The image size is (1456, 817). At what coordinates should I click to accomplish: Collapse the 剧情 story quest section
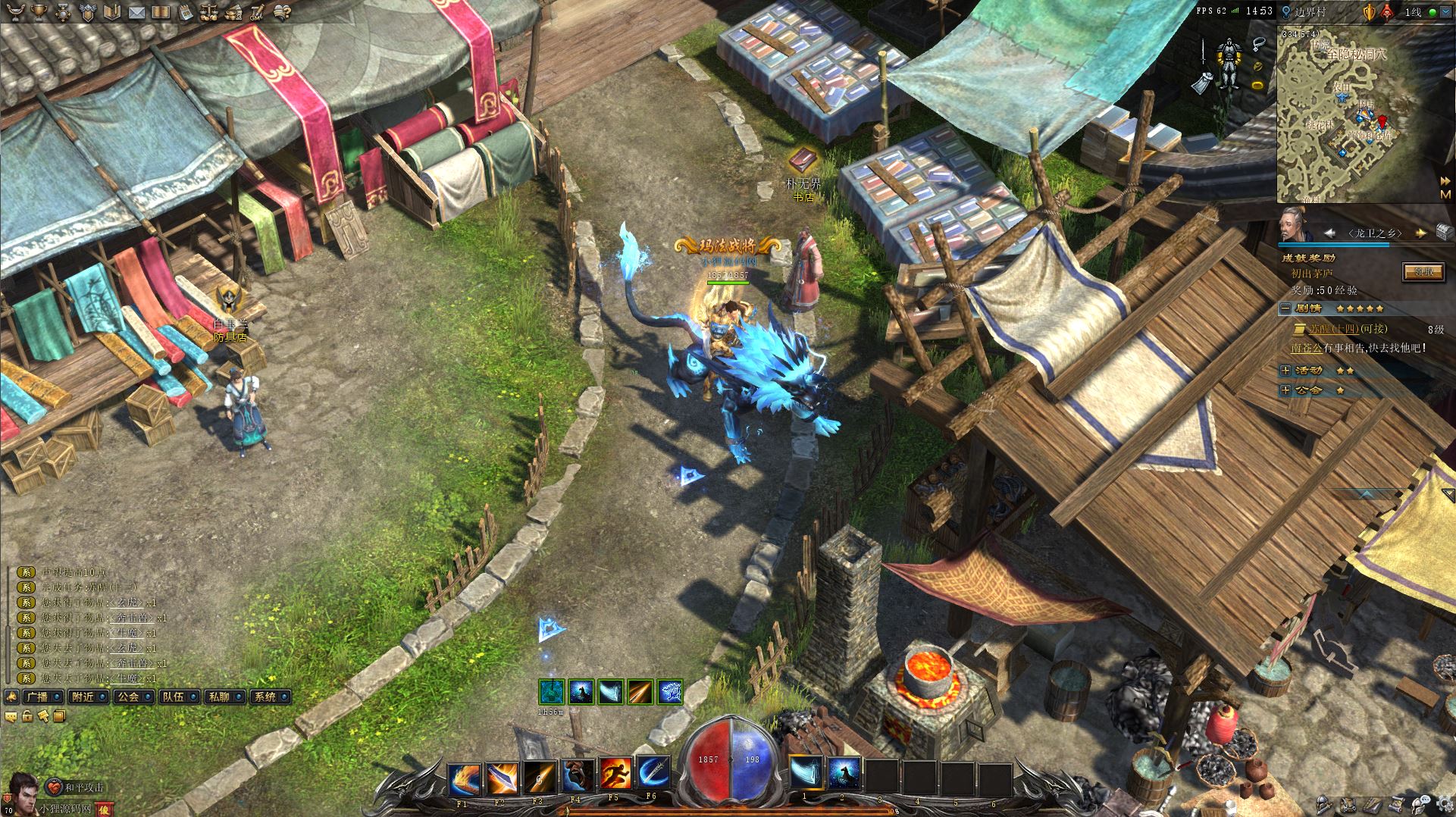pyautogui.click(x=1285, y=308)
